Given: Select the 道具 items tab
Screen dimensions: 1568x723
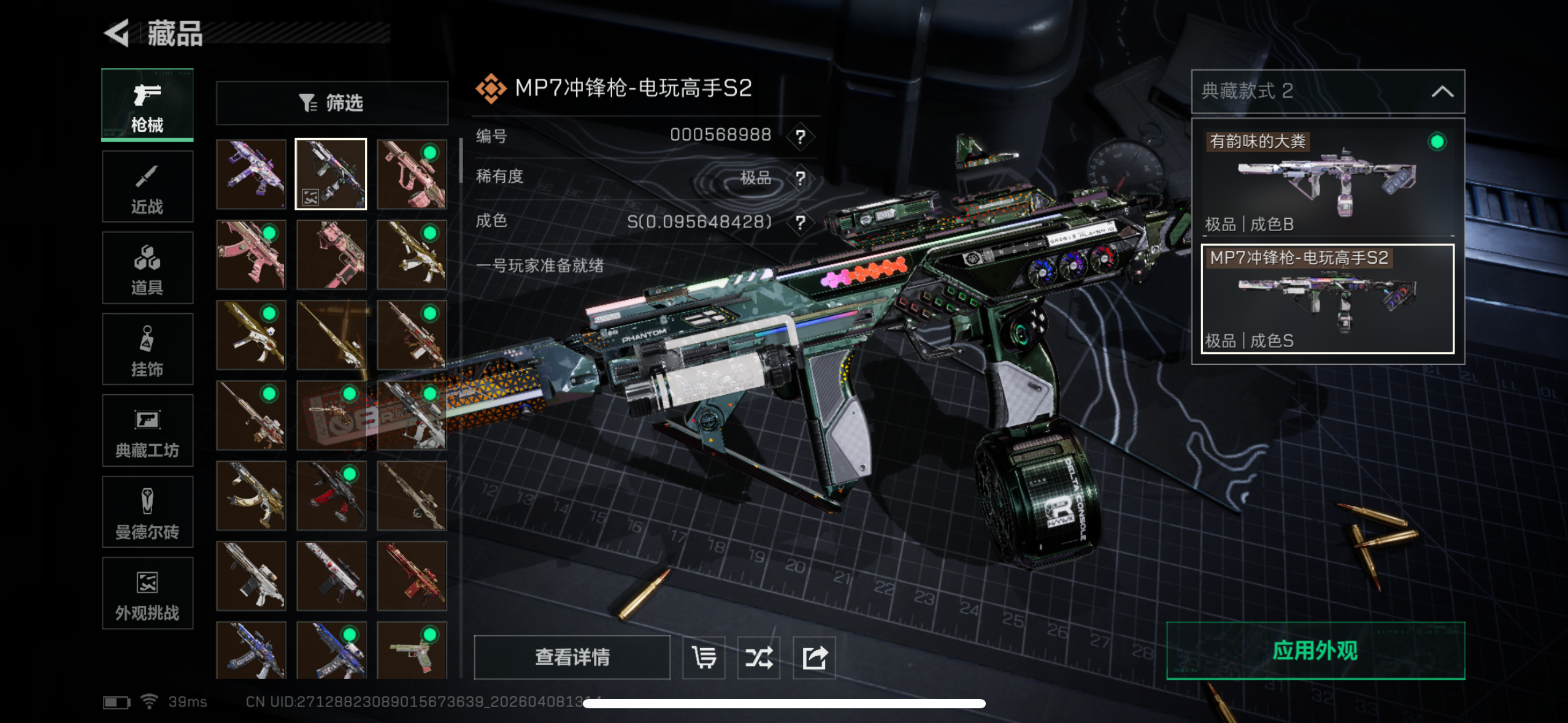Looking at the screenshot, I should (147, 268).
